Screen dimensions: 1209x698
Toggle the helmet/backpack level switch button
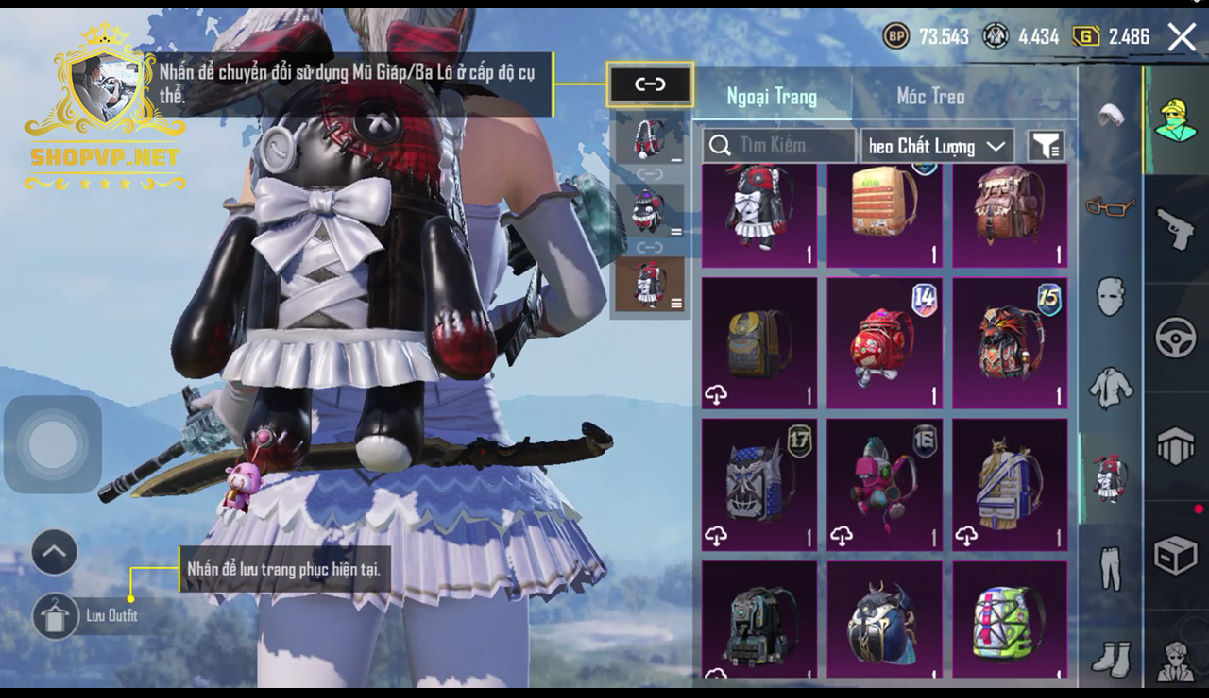[x=650, y=85]
